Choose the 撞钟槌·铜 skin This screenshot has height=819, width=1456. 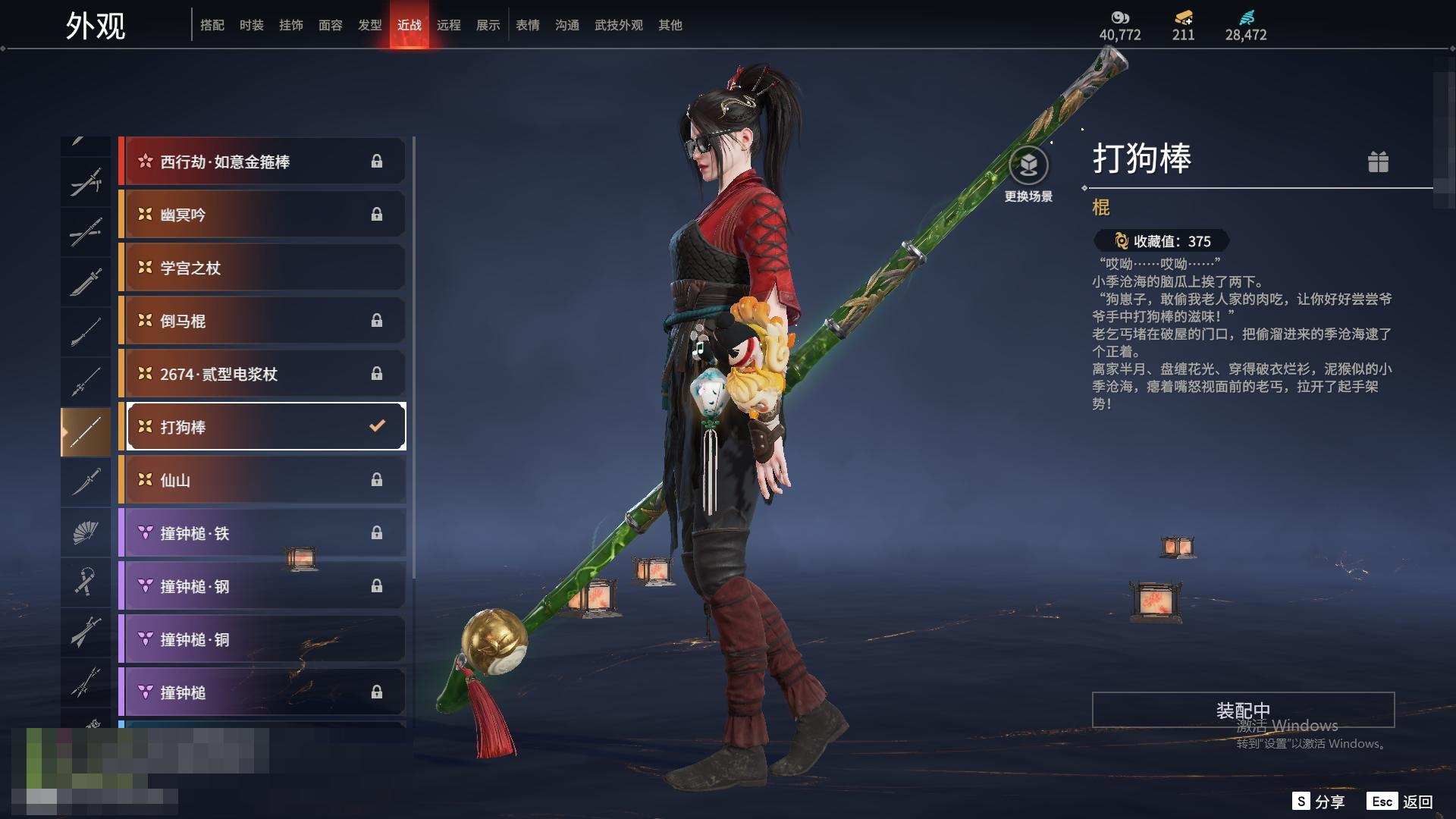coord(262,639)
